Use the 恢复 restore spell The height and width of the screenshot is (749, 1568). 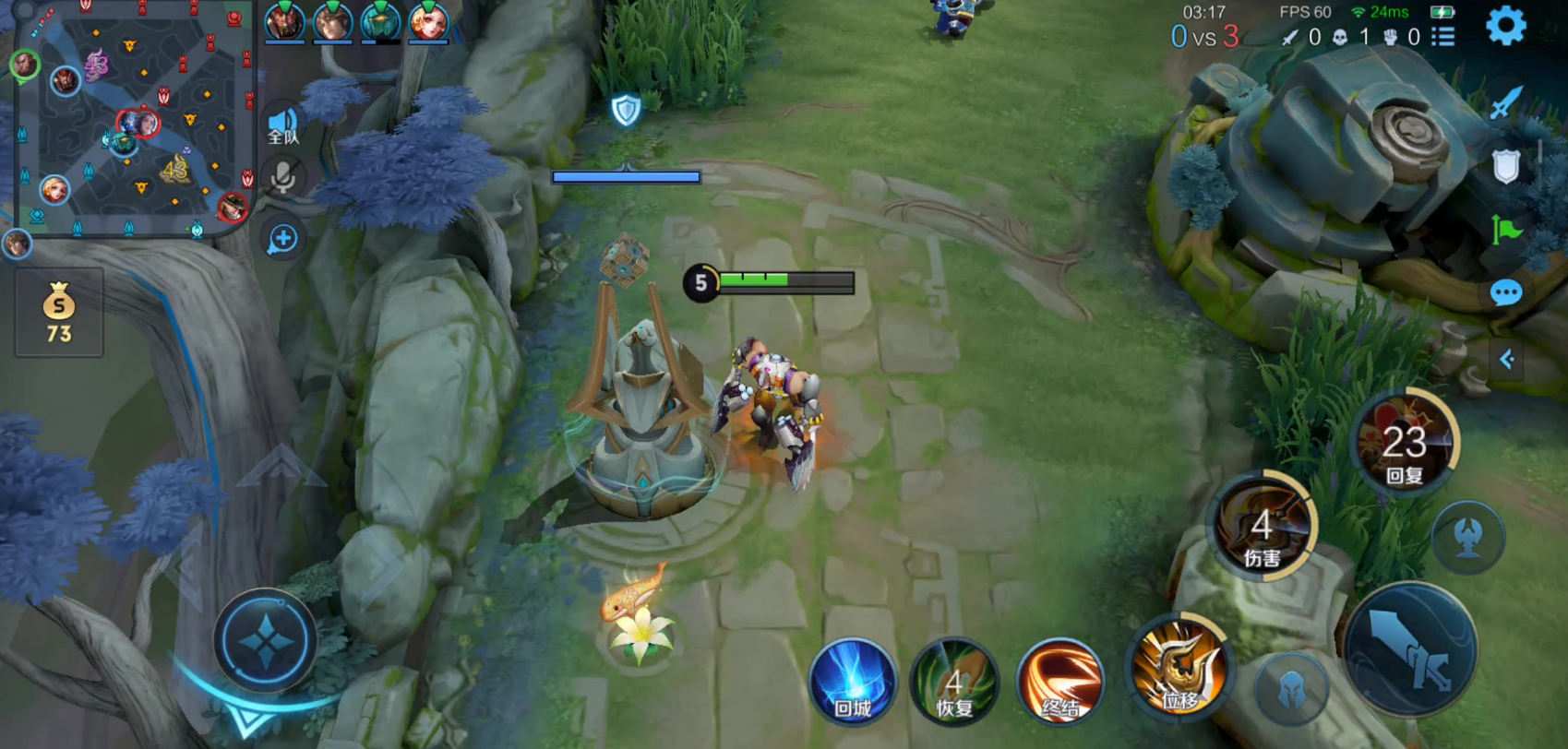pyautogui.click(x=954, y=683)
